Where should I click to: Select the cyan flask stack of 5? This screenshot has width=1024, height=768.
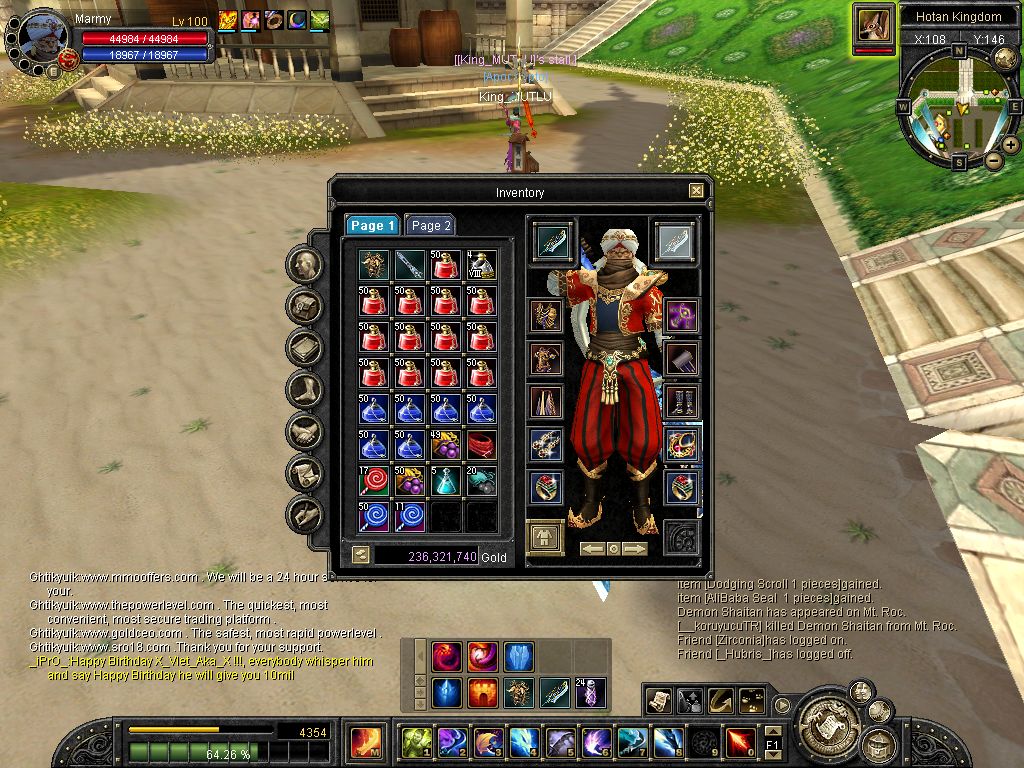point(446,480)
